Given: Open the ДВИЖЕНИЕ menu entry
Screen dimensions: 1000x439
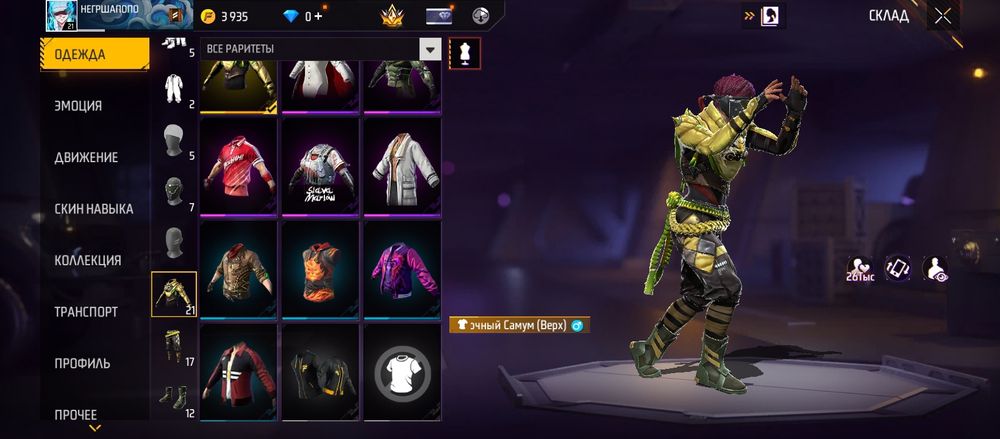Looking at the screenshot, I should tap(86, 157).
